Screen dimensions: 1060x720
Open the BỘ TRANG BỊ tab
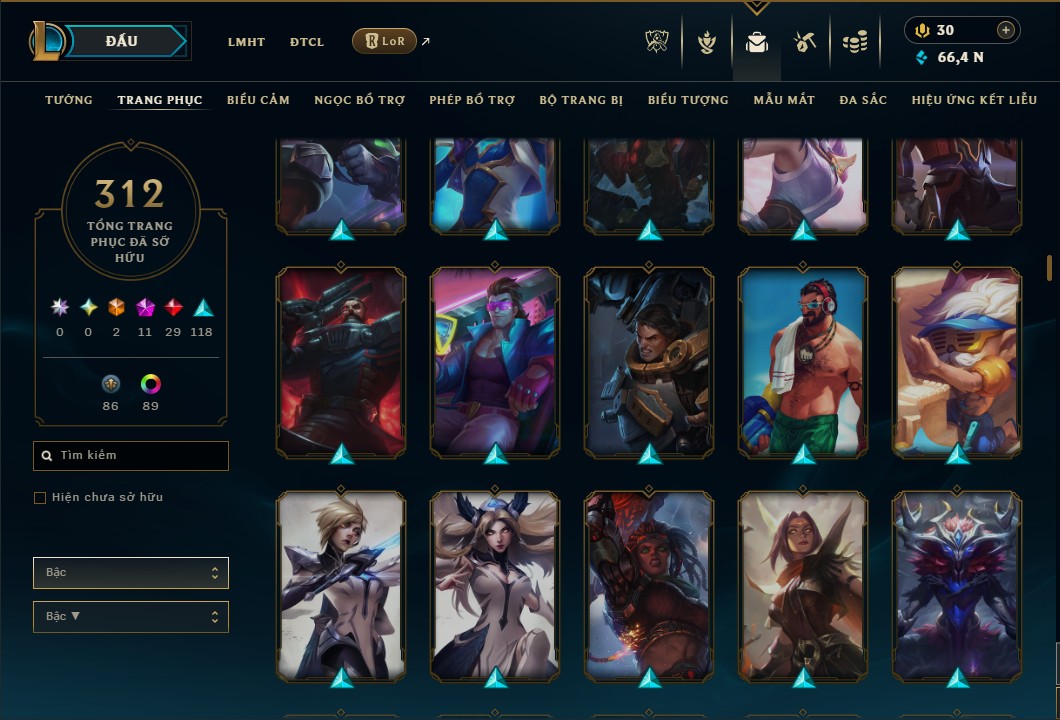click(x=581, y=100)
